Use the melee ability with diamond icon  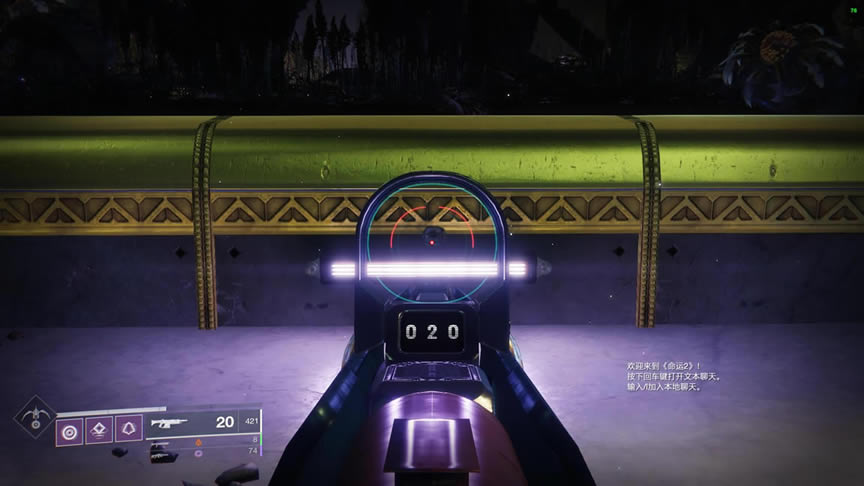100,431
